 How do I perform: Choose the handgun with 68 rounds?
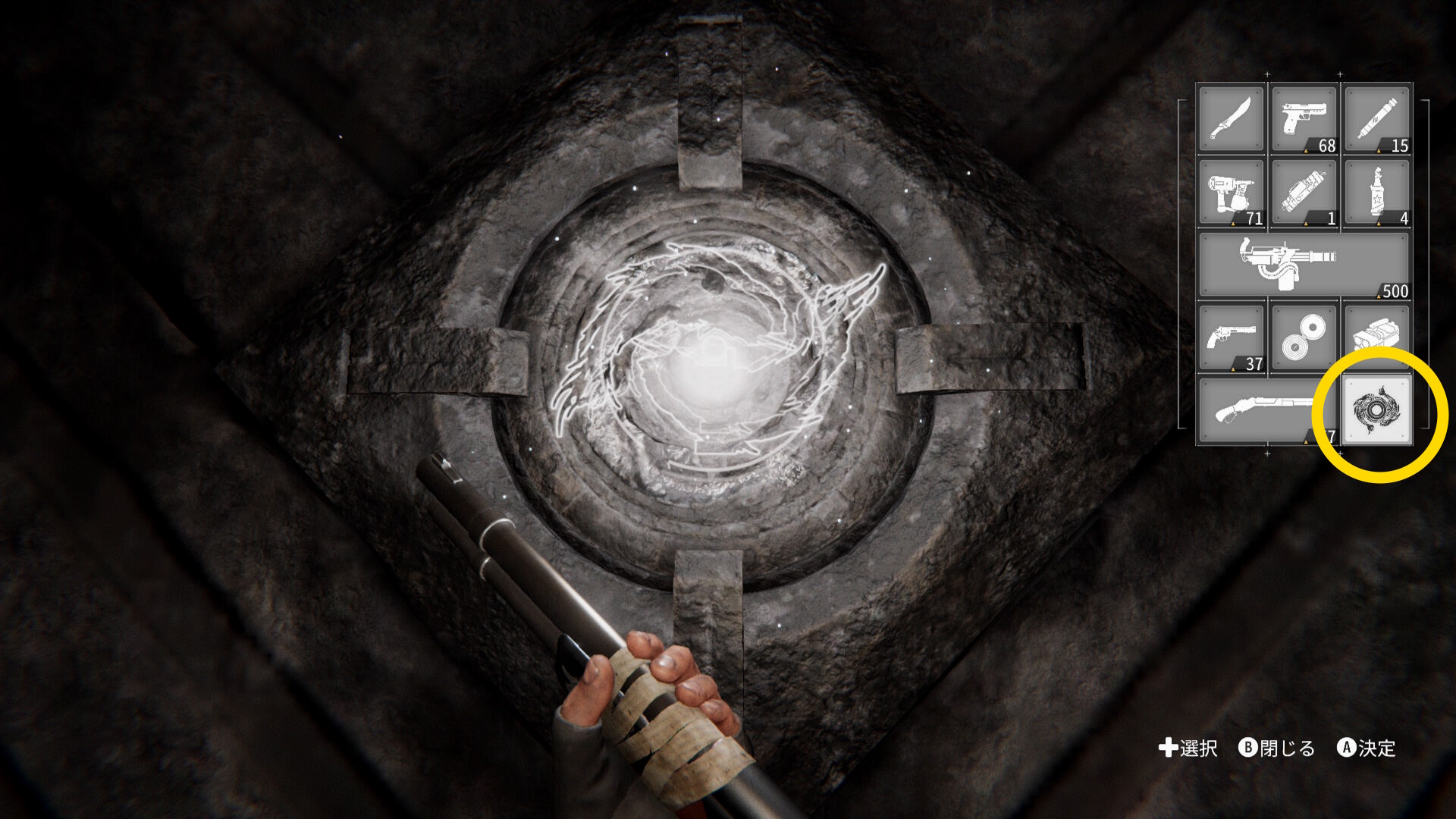click(x=1304, y=118)
